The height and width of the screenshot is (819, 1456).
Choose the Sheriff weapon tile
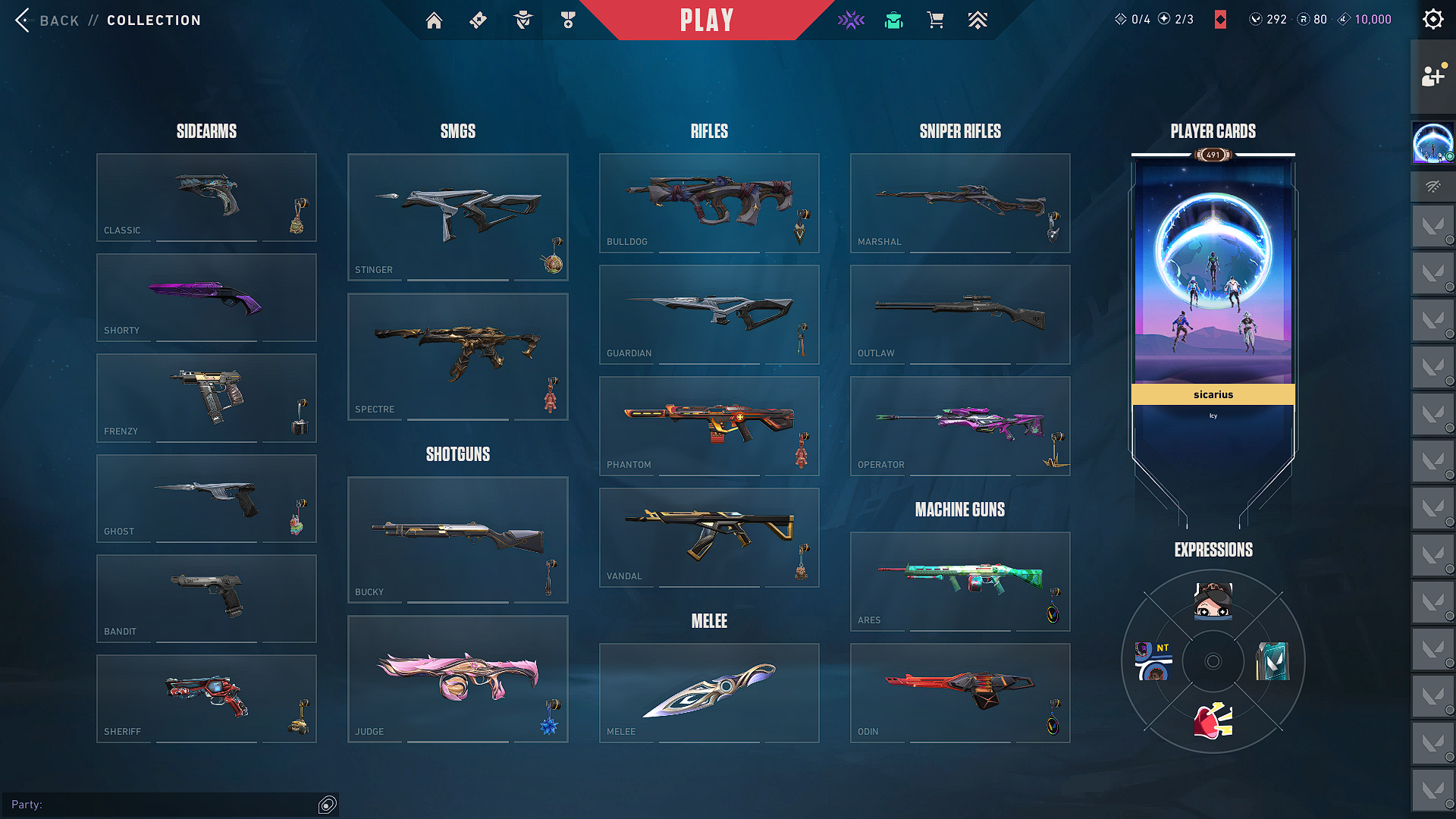(x=206, y=698)
